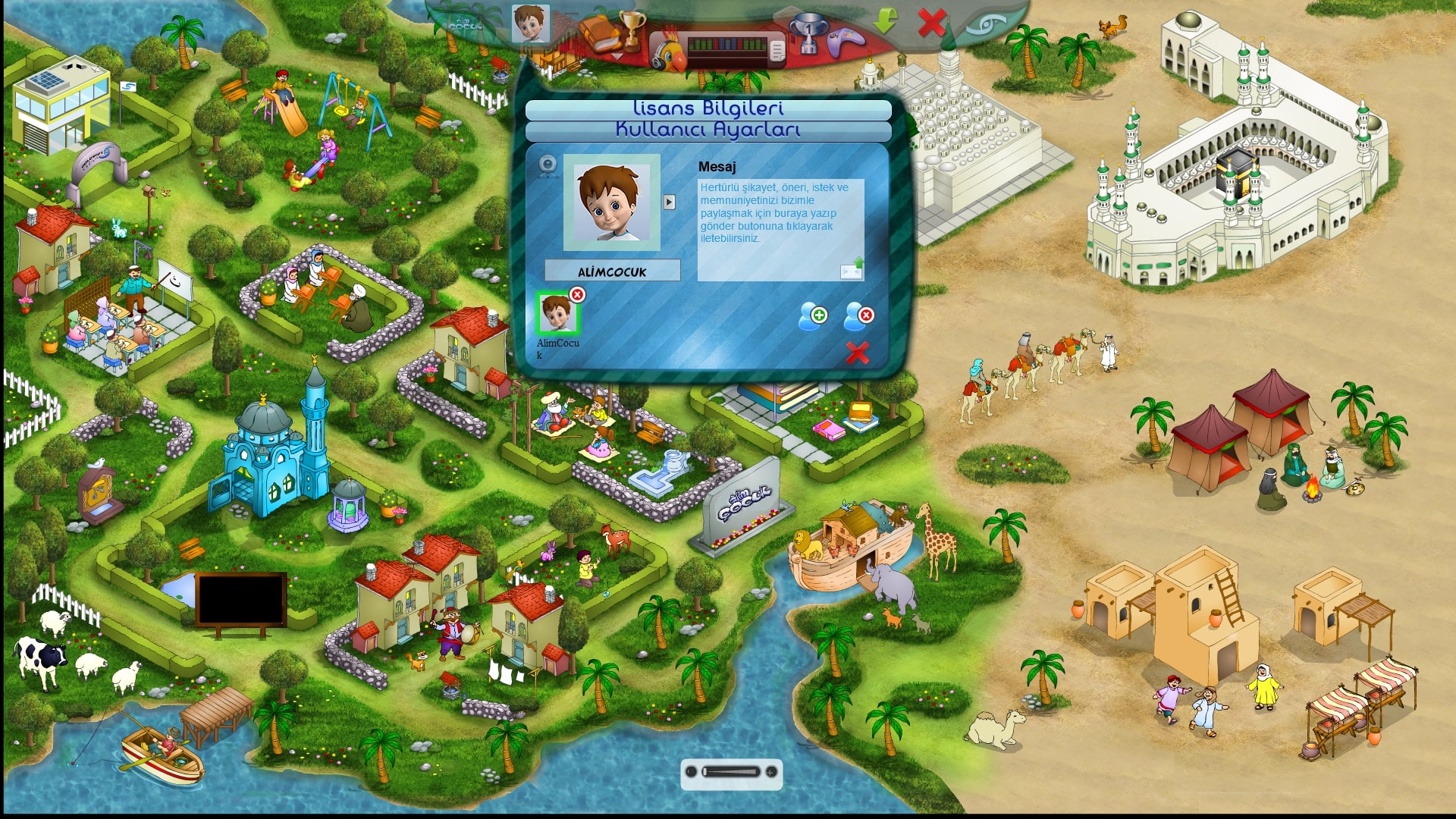Add a new user profile
The width and height of the screenshot is (1456, 819).
pyautogui.click(x=812, y=316)
